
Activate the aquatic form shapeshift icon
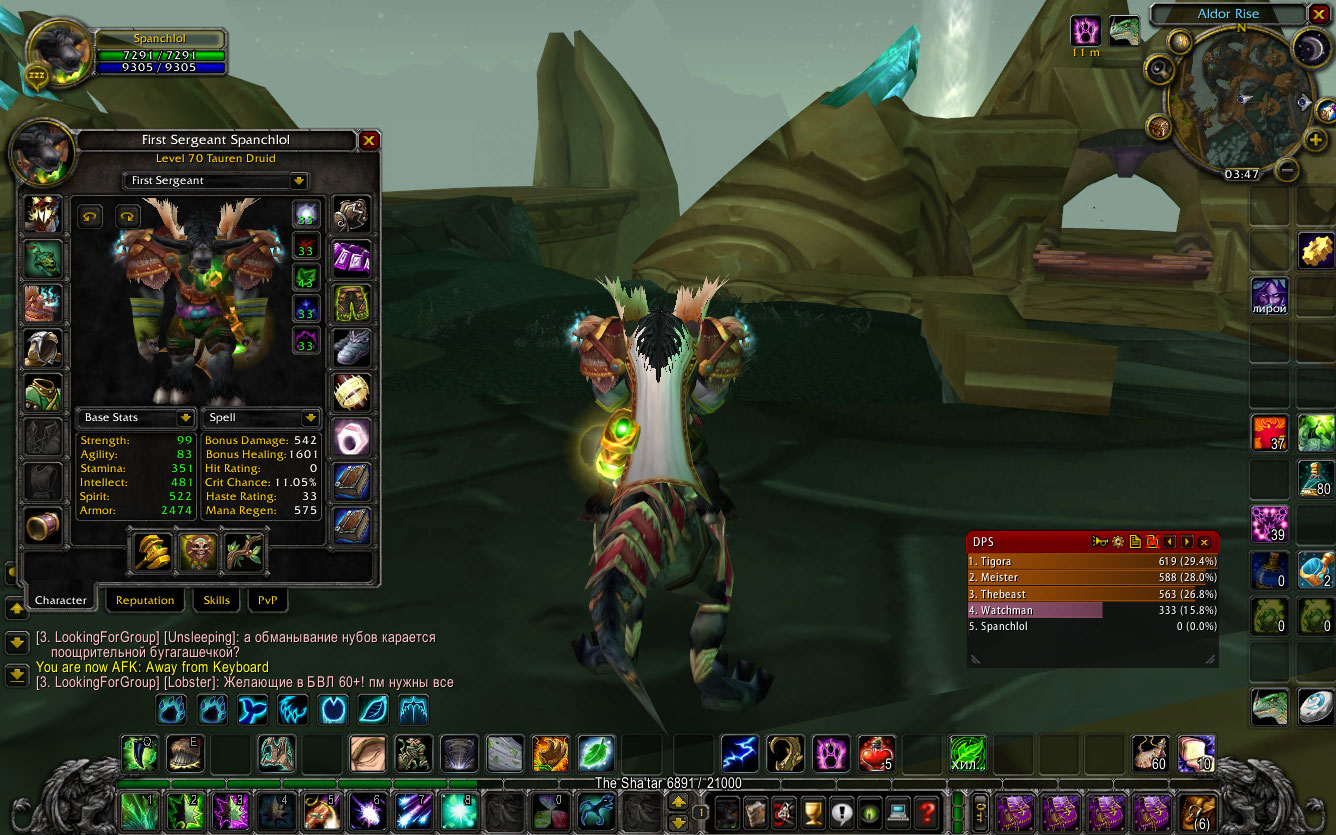[249, 710]
